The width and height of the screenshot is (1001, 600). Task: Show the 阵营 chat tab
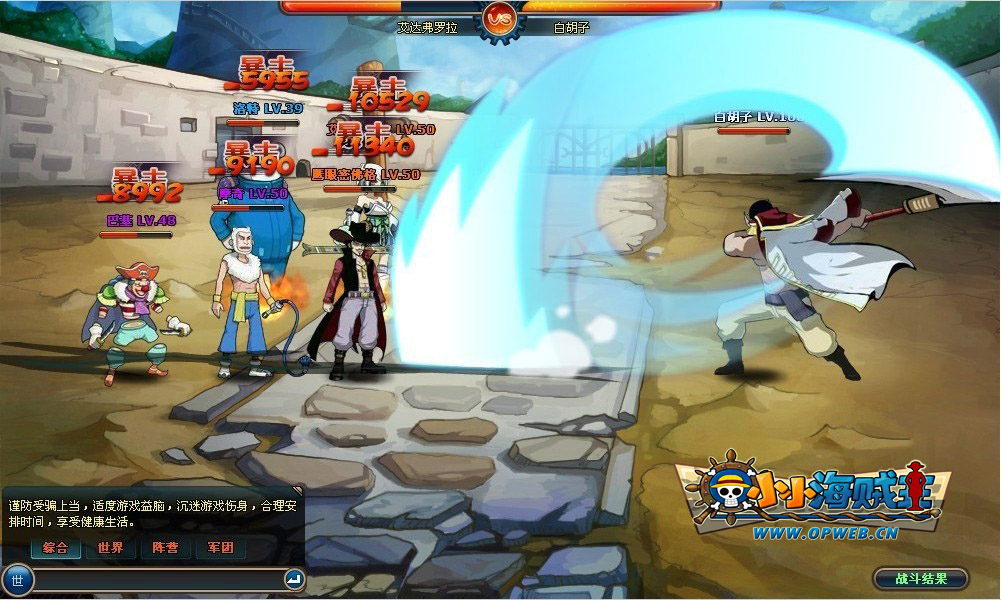165,548
